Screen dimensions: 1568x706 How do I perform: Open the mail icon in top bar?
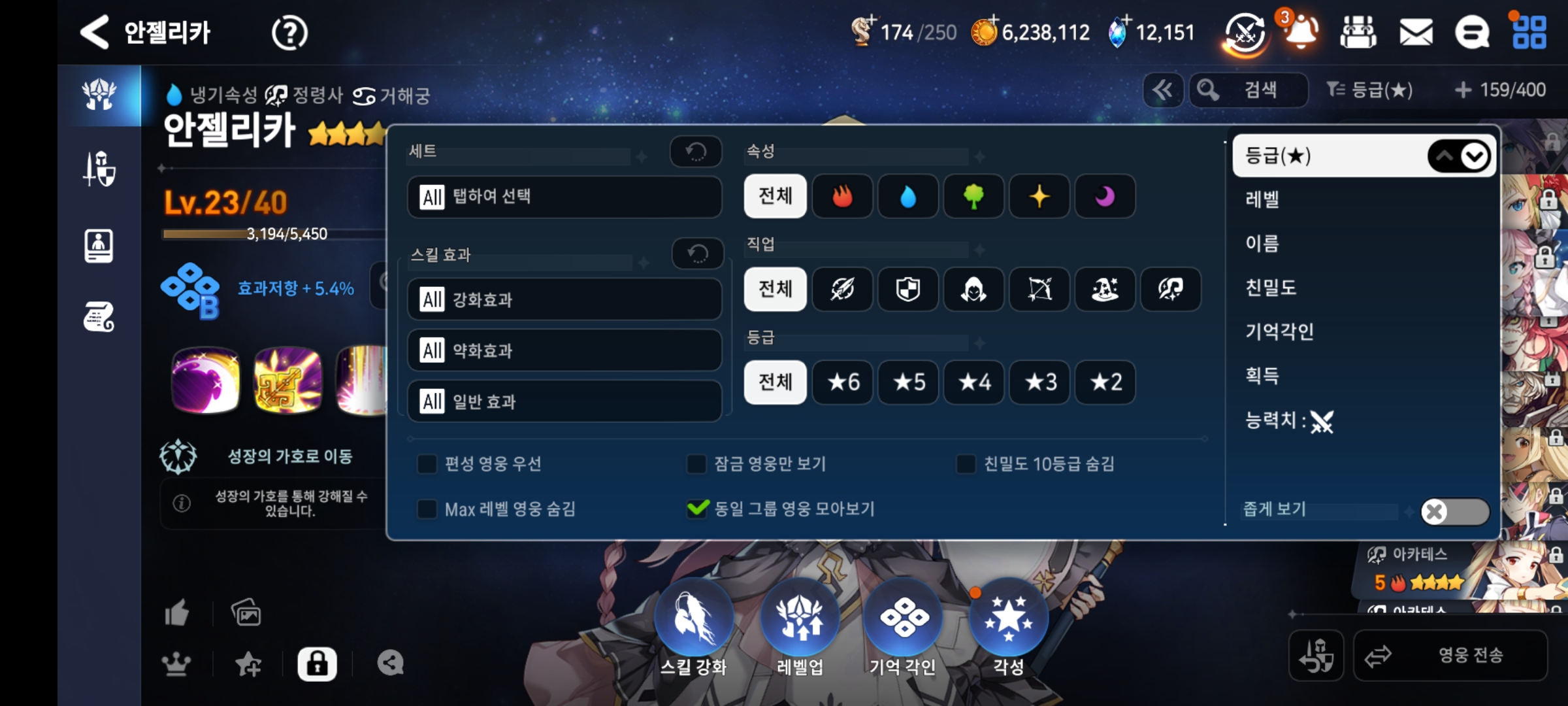coord(1416,31)
